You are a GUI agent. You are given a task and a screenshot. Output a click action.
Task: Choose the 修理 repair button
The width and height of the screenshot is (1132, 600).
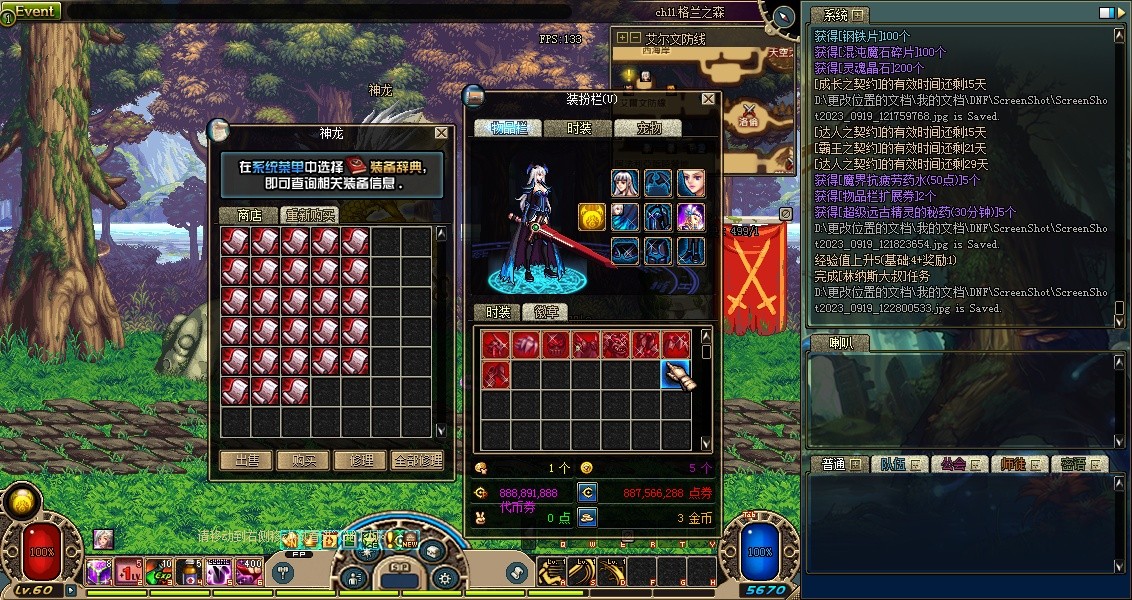[361, 461]
